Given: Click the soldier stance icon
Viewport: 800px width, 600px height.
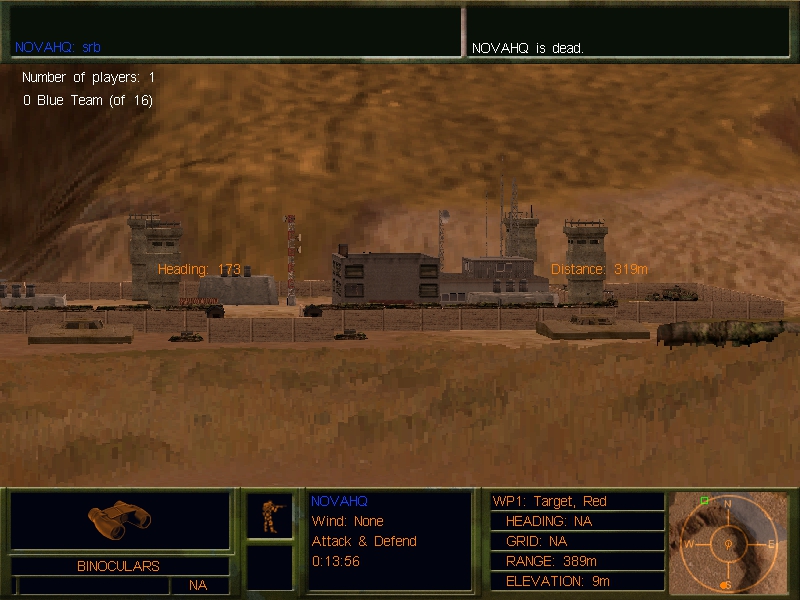Looking at the screenshot, I should click(270, 515).
